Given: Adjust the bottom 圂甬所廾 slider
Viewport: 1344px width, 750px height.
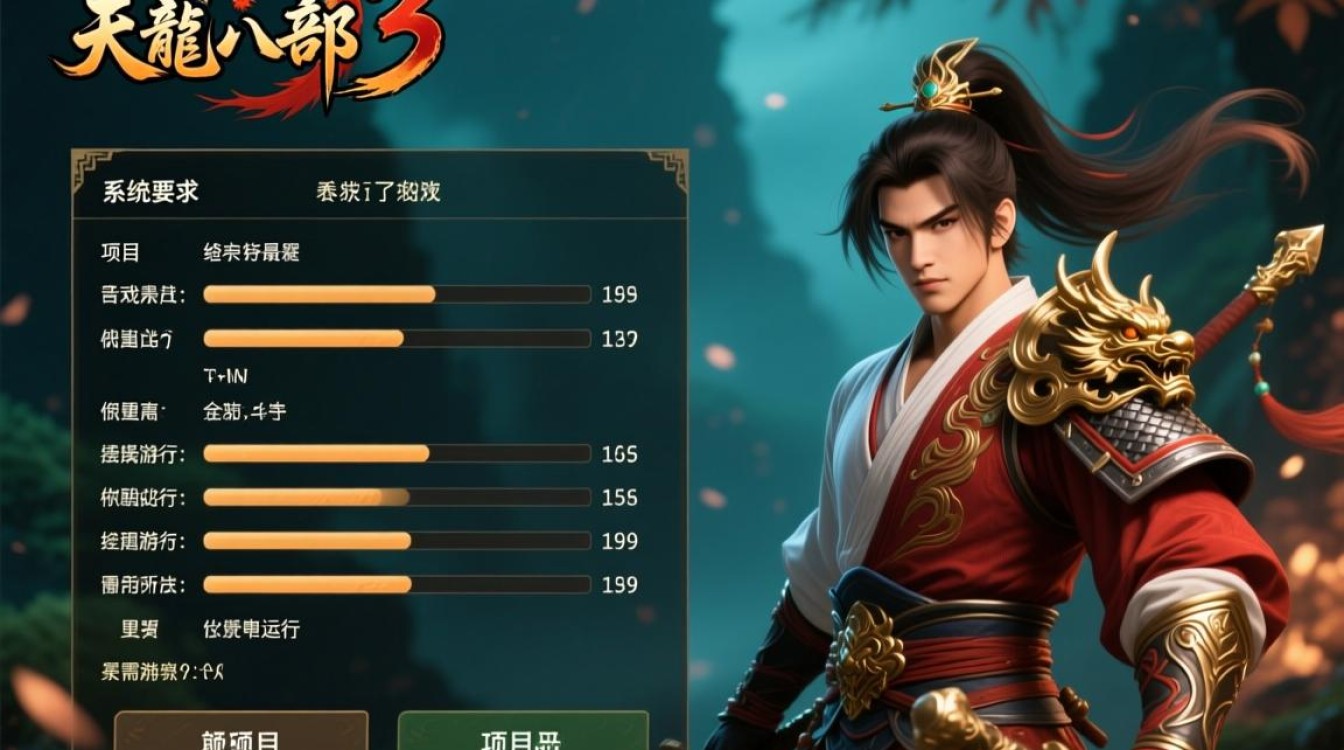Looking at the screenshot, I should tap(395, 581).
